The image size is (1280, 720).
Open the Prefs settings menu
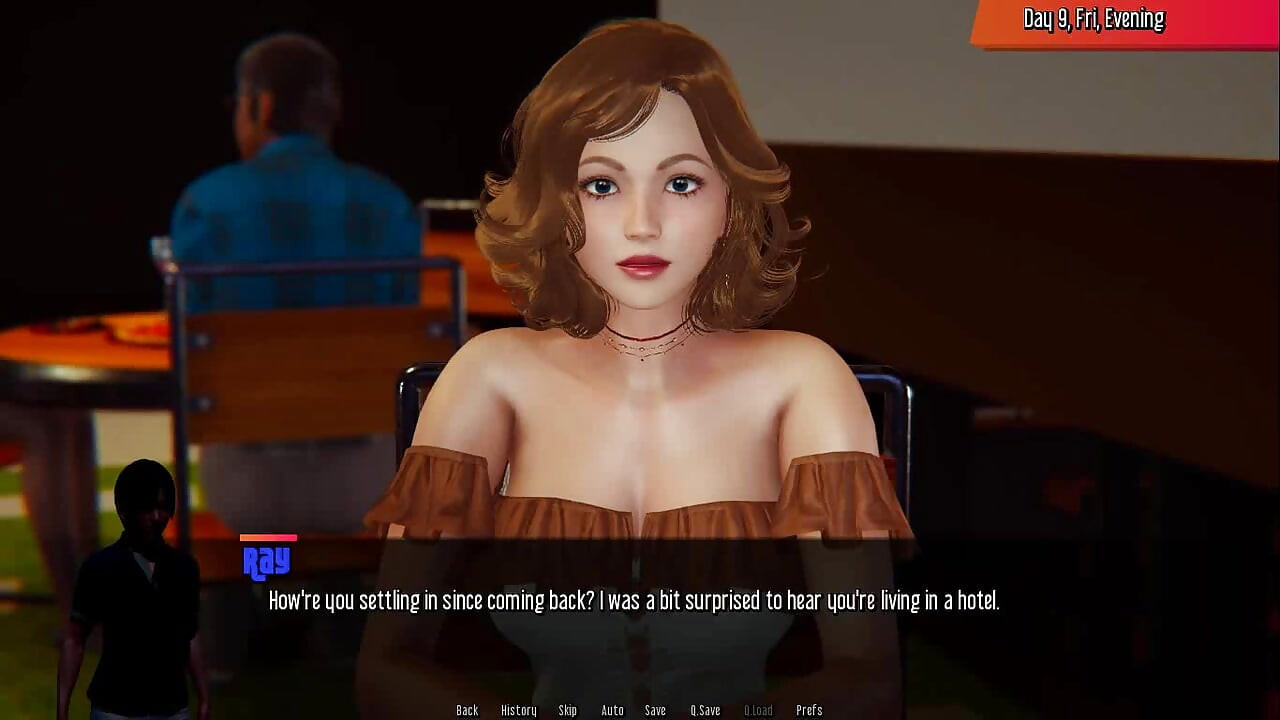click(x=809, y=710)
